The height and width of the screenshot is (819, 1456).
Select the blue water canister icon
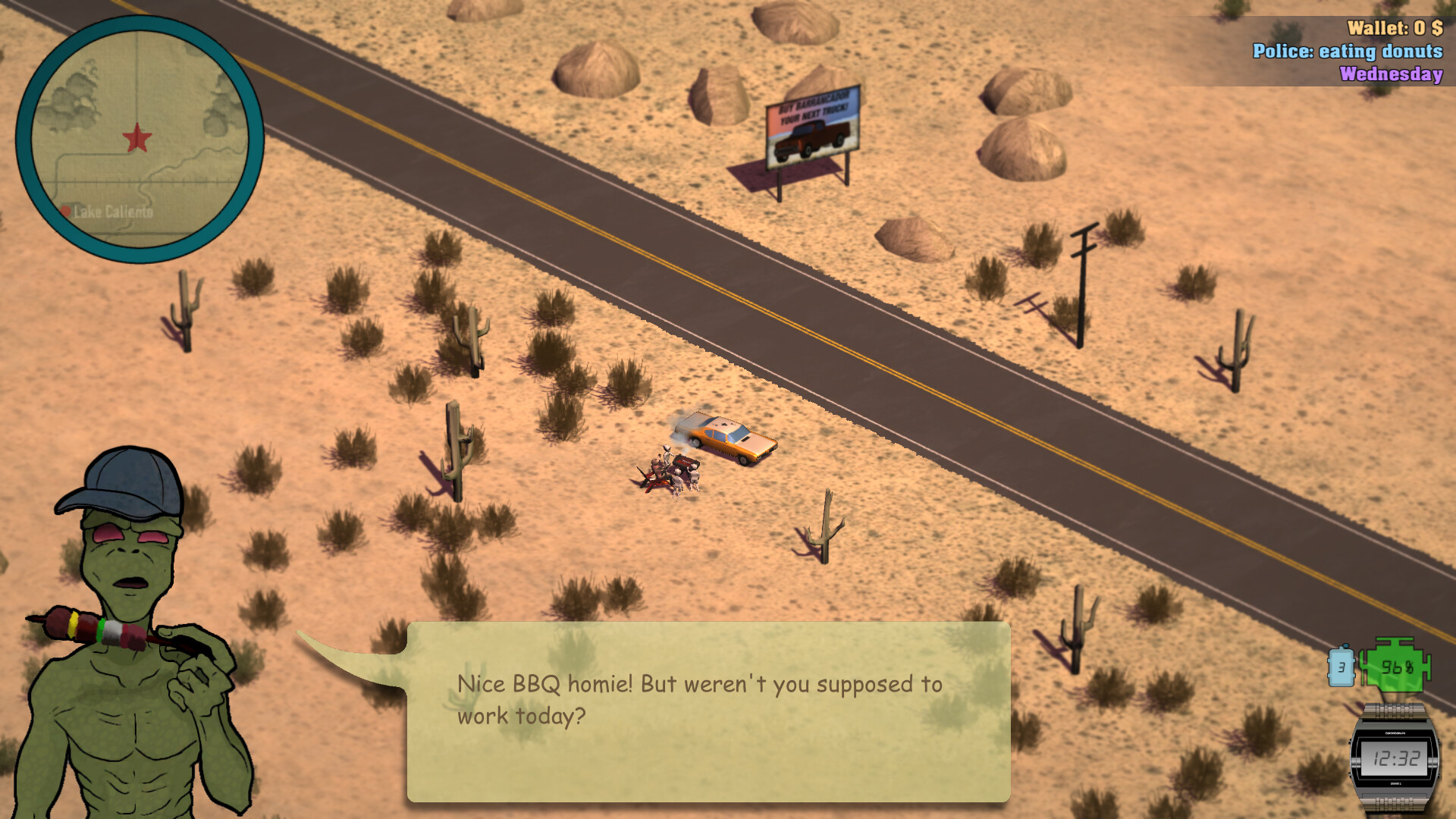tap(1342, 667)
